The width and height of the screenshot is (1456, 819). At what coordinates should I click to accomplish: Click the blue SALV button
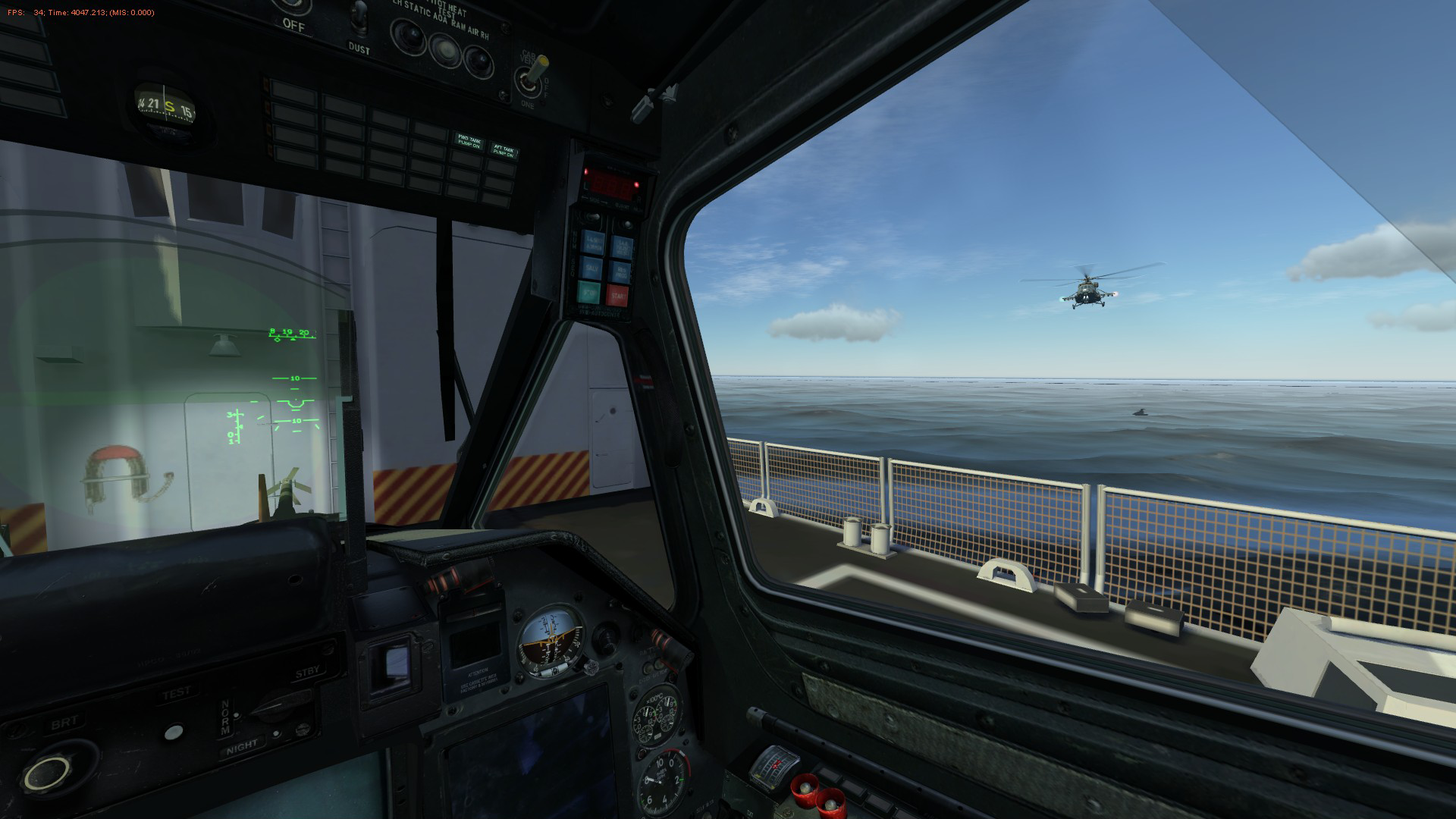[590, 268]
